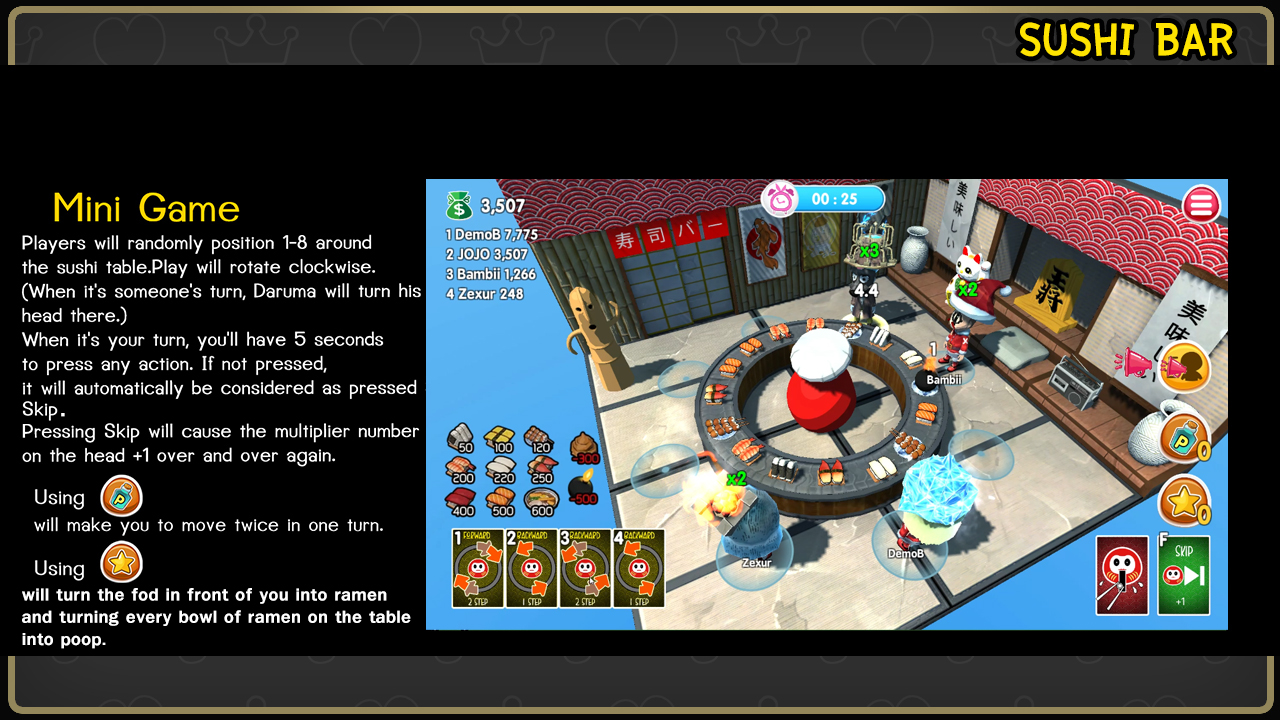Play card 1, Forward 2 Step
The image size is (1280, 720).
tap(478, 568)
